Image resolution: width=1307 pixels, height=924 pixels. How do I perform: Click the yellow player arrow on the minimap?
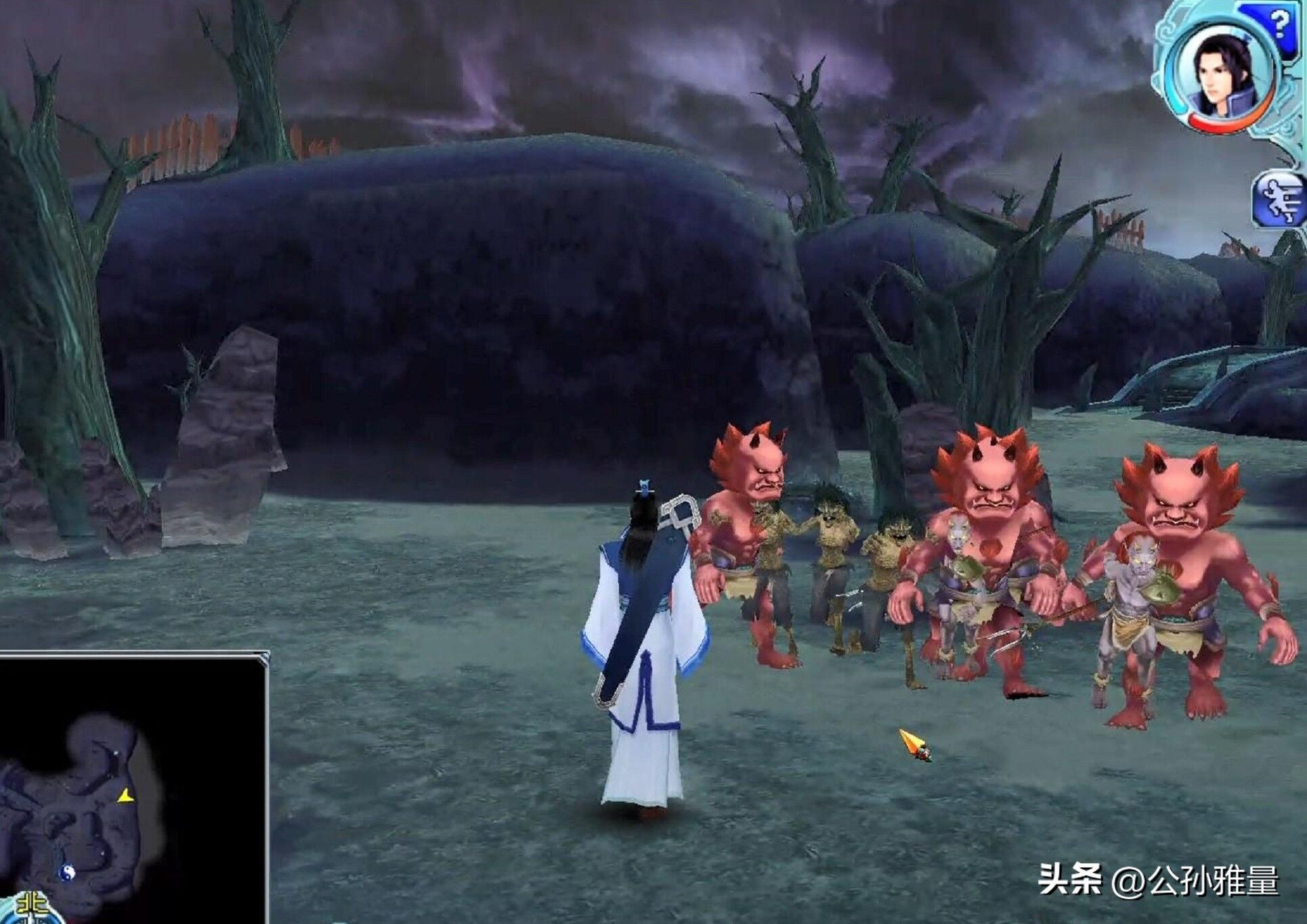125,796
